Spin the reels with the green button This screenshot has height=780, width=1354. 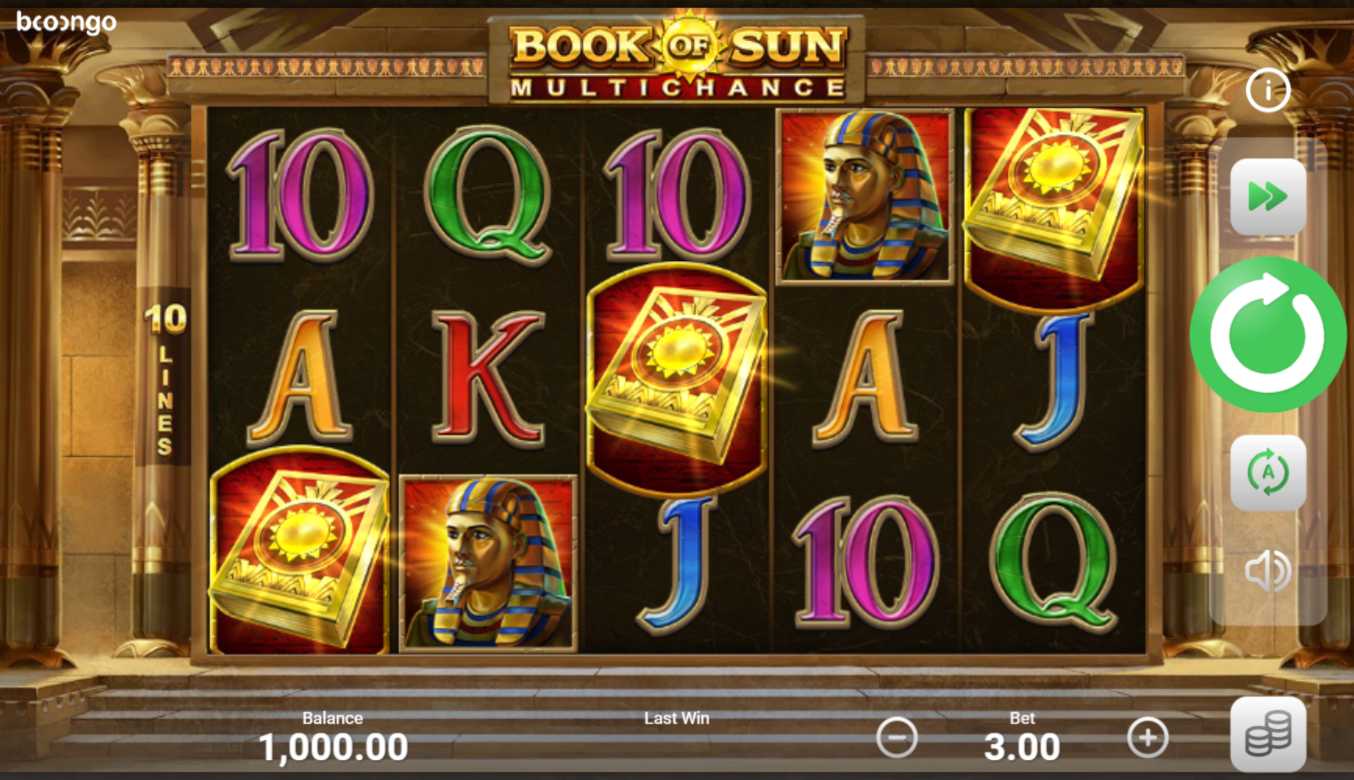pyautogui.click(x=1267, y=334)
